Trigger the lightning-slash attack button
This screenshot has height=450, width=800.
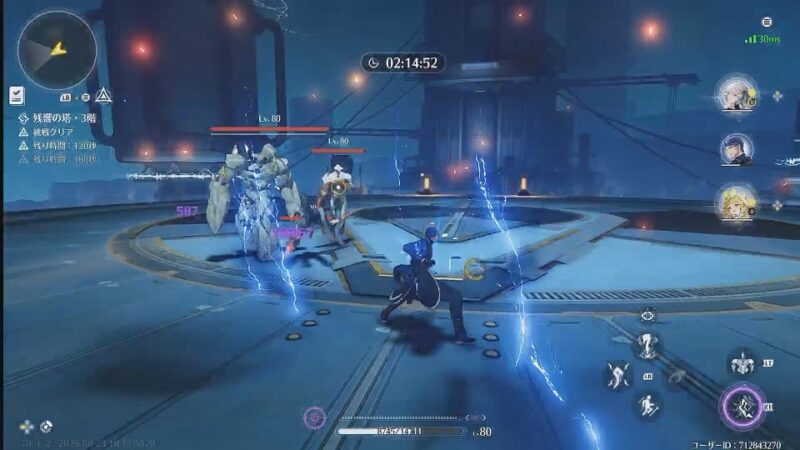[x=617, y=376]
